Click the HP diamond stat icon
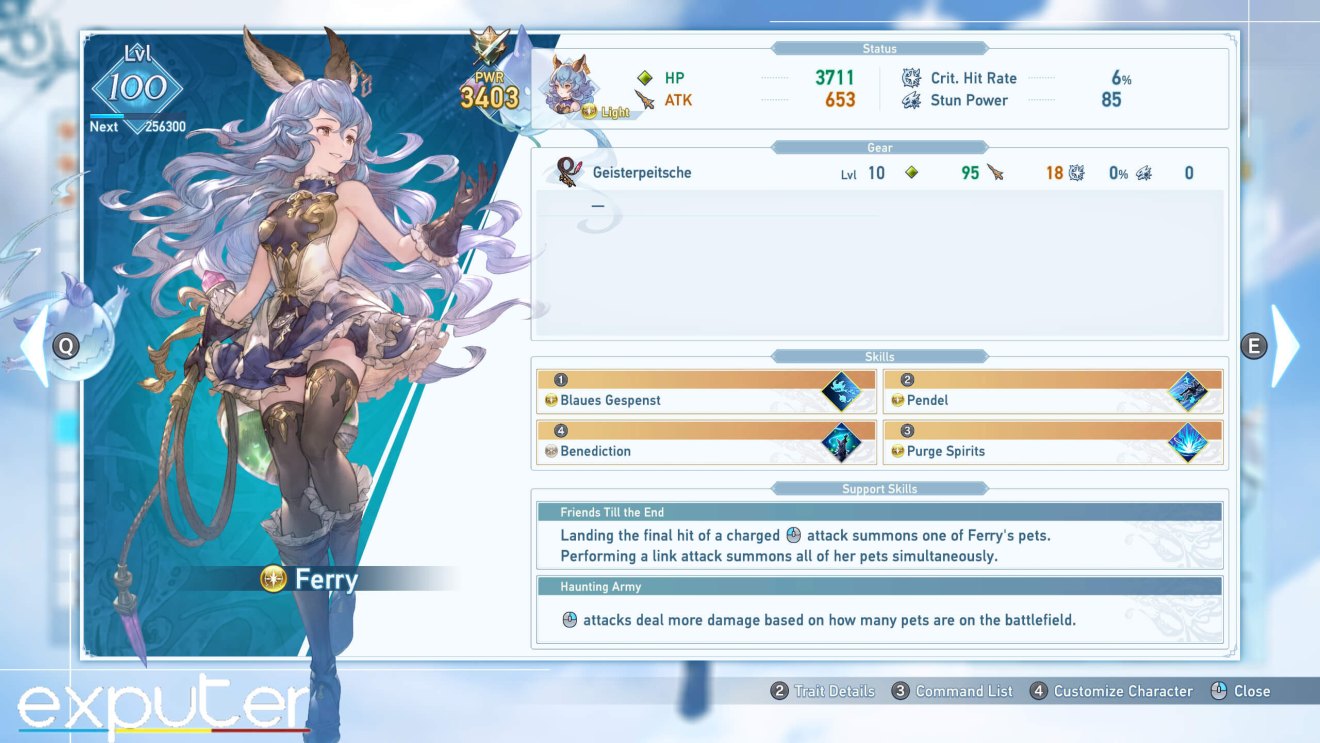Viewport: 1320px width, 743px height. click(646, 77)
